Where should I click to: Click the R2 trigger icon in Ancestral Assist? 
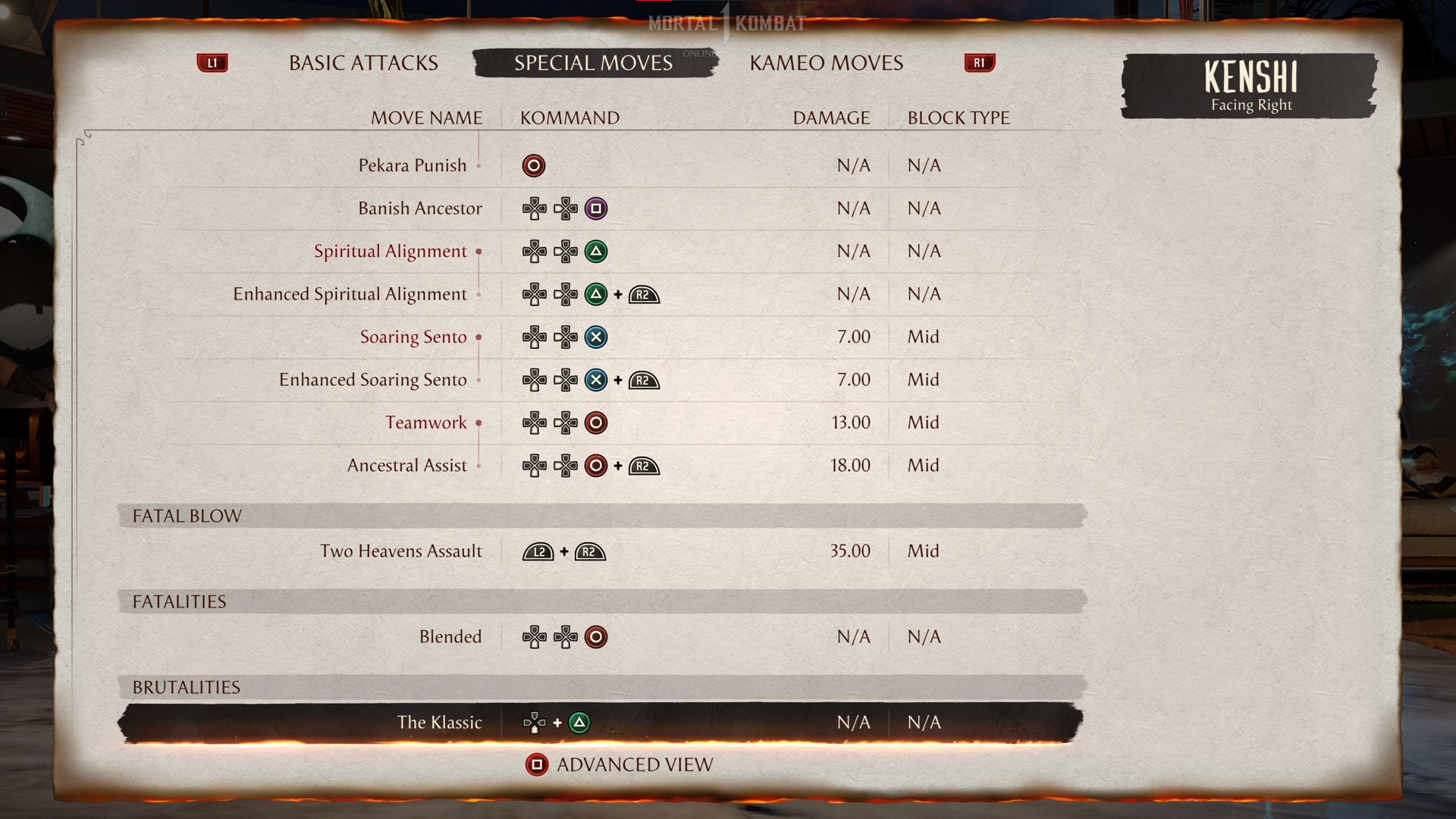pyautogui.click(x=644, y=466)
